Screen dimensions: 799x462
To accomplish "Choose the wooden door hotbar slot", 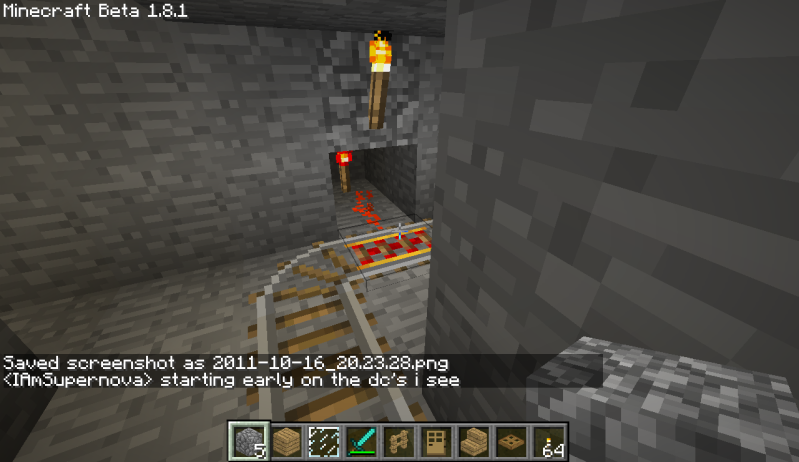I will point(437,441).
